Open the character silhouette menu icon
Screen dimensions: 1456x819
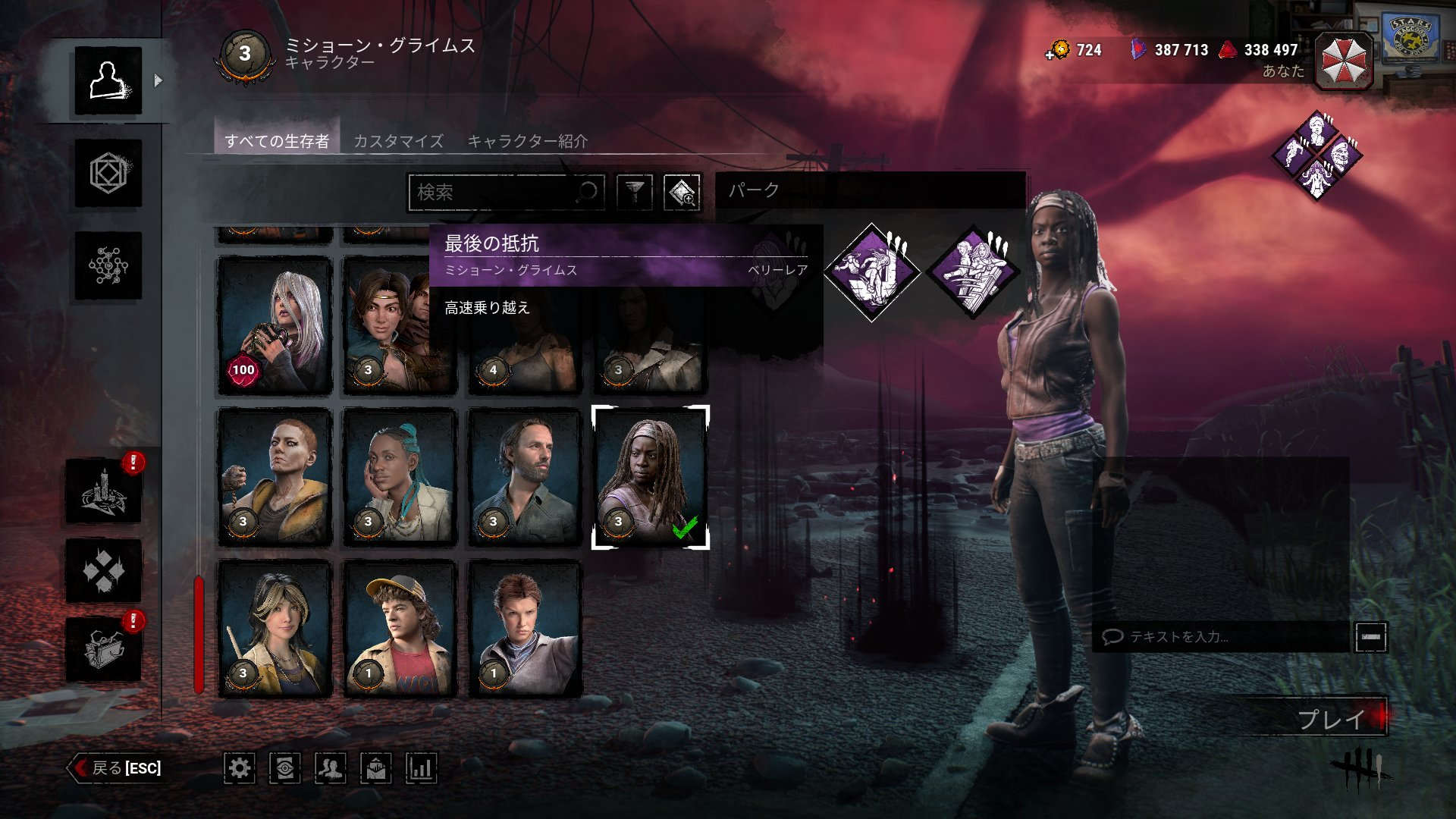[x=108, y=80]
